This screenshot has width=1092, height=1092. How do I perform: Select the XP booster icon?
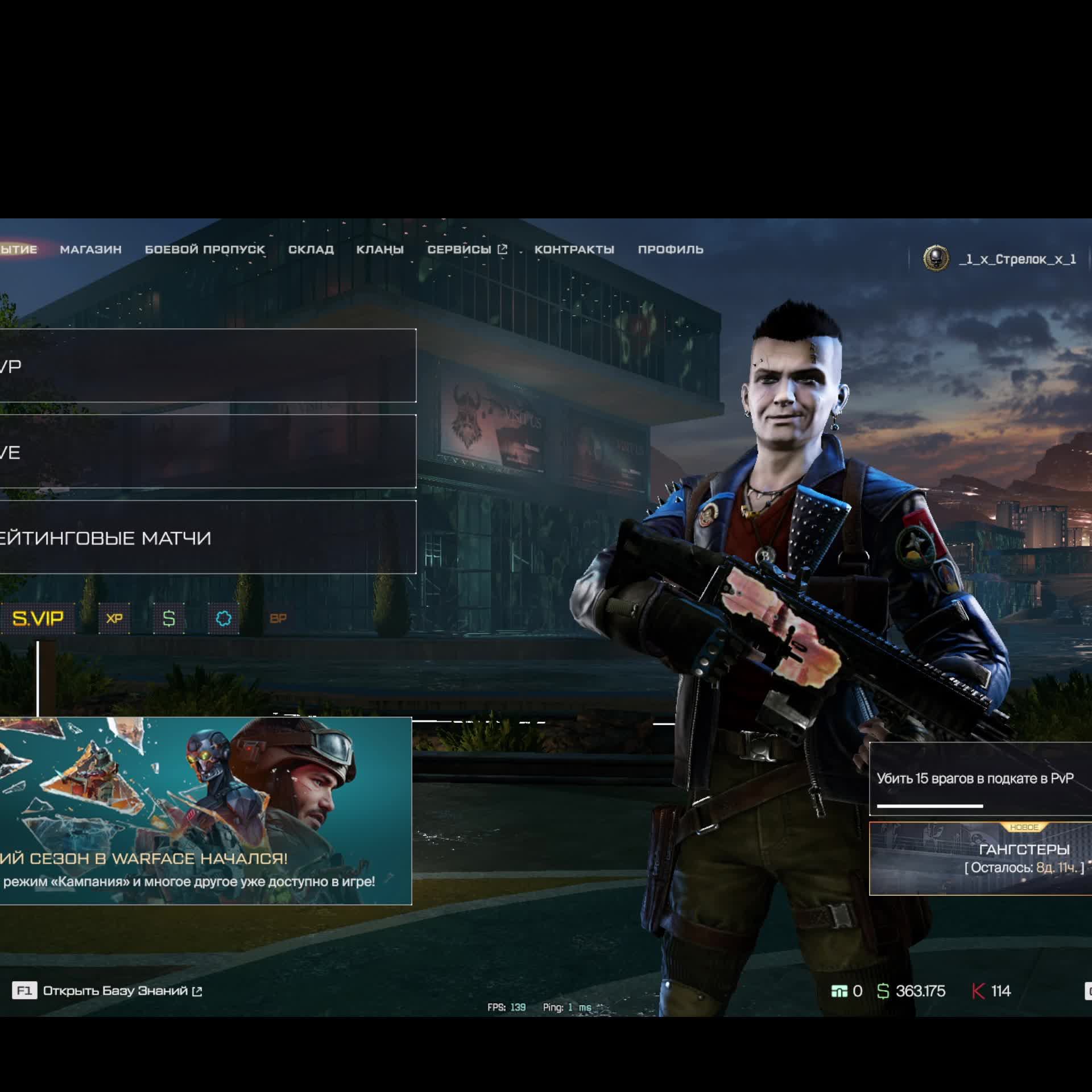click(114, 618)
